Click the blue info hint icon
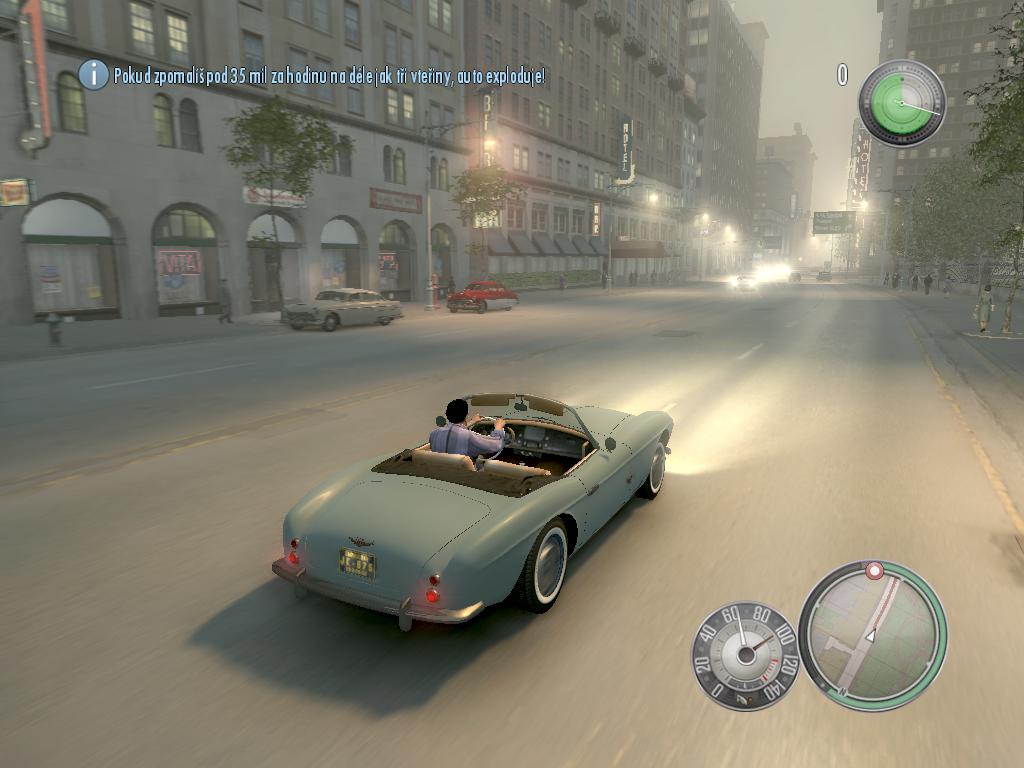The height and width of the screenshot is (768, 1024). 93,74
